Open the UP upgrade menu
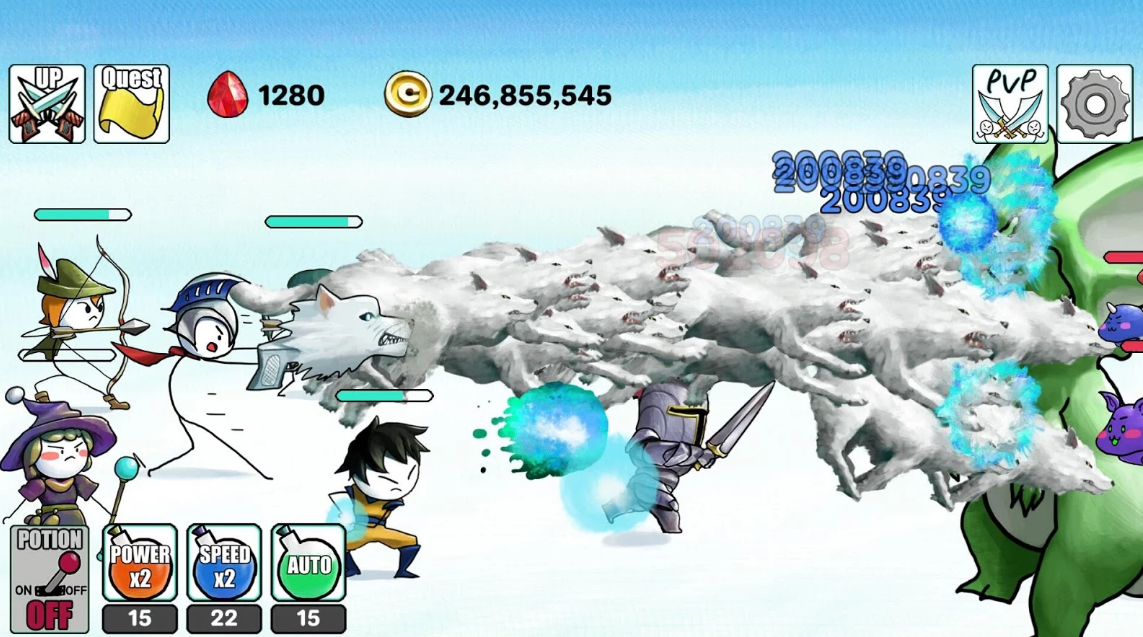 [47, 104]
